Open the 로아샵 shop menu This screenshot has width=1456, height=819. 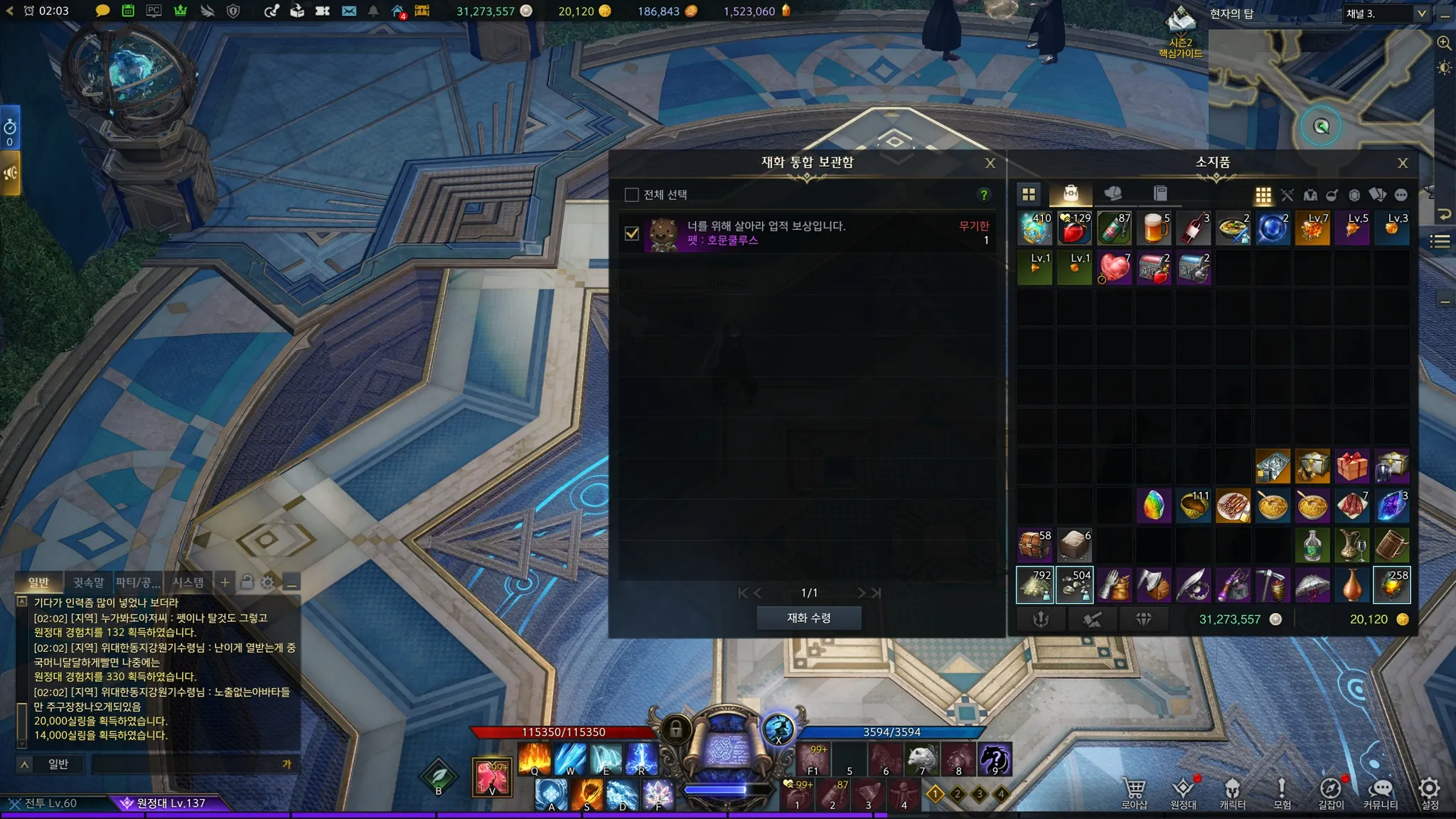1134,793
